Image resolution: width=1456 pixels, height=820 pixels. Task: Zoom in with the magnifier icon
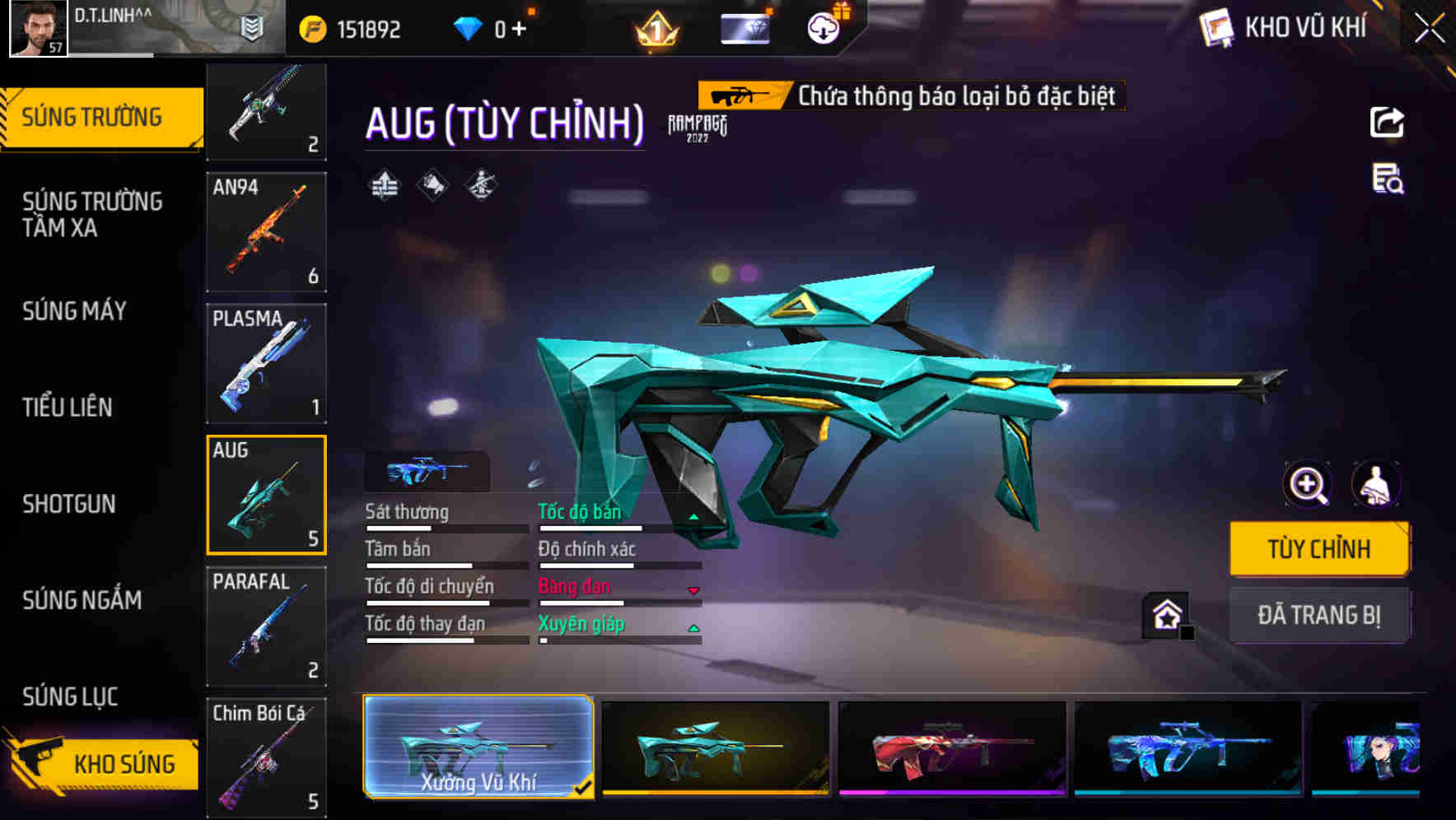pyautogui.click(x=1307, y=484)
